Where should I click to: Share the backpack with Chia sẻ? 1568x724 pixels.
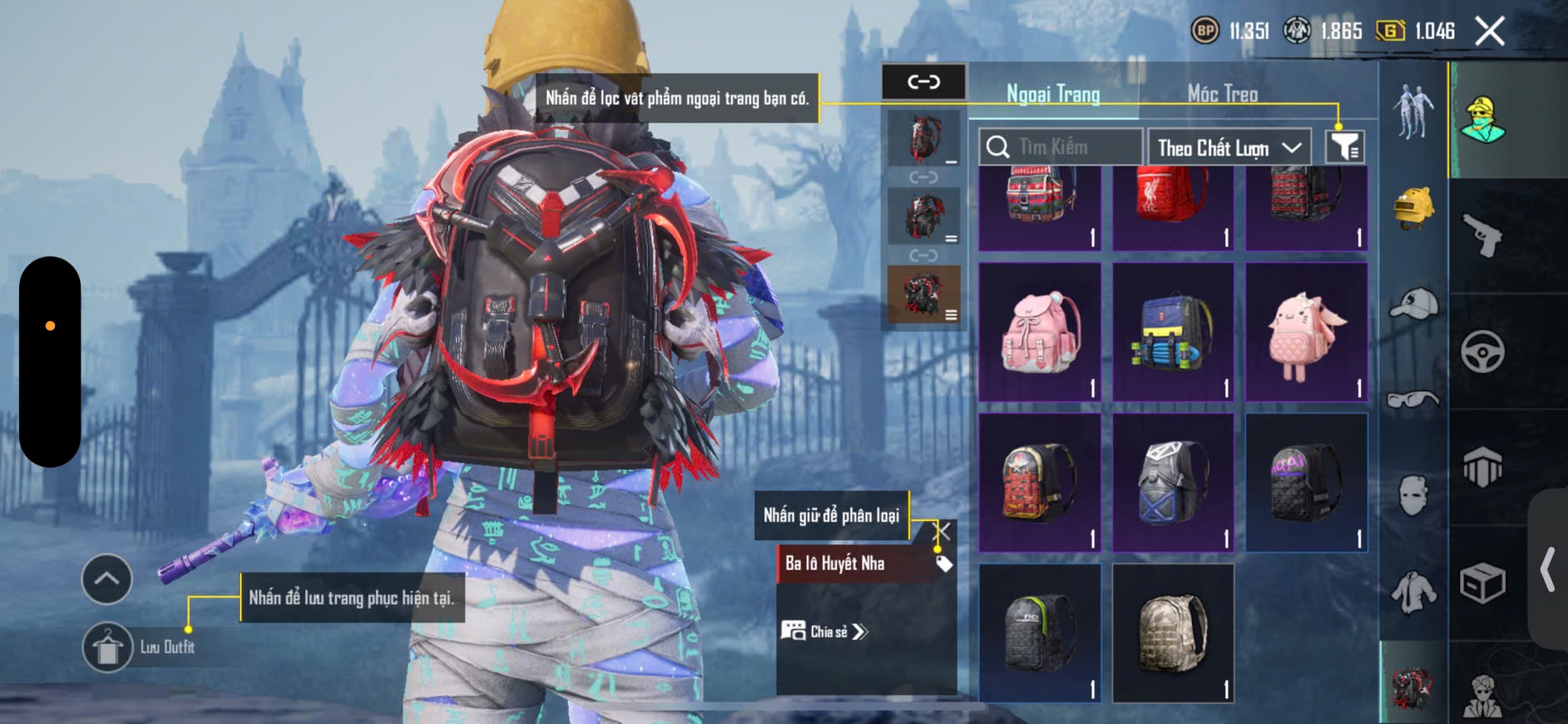(x=824, y=632)
